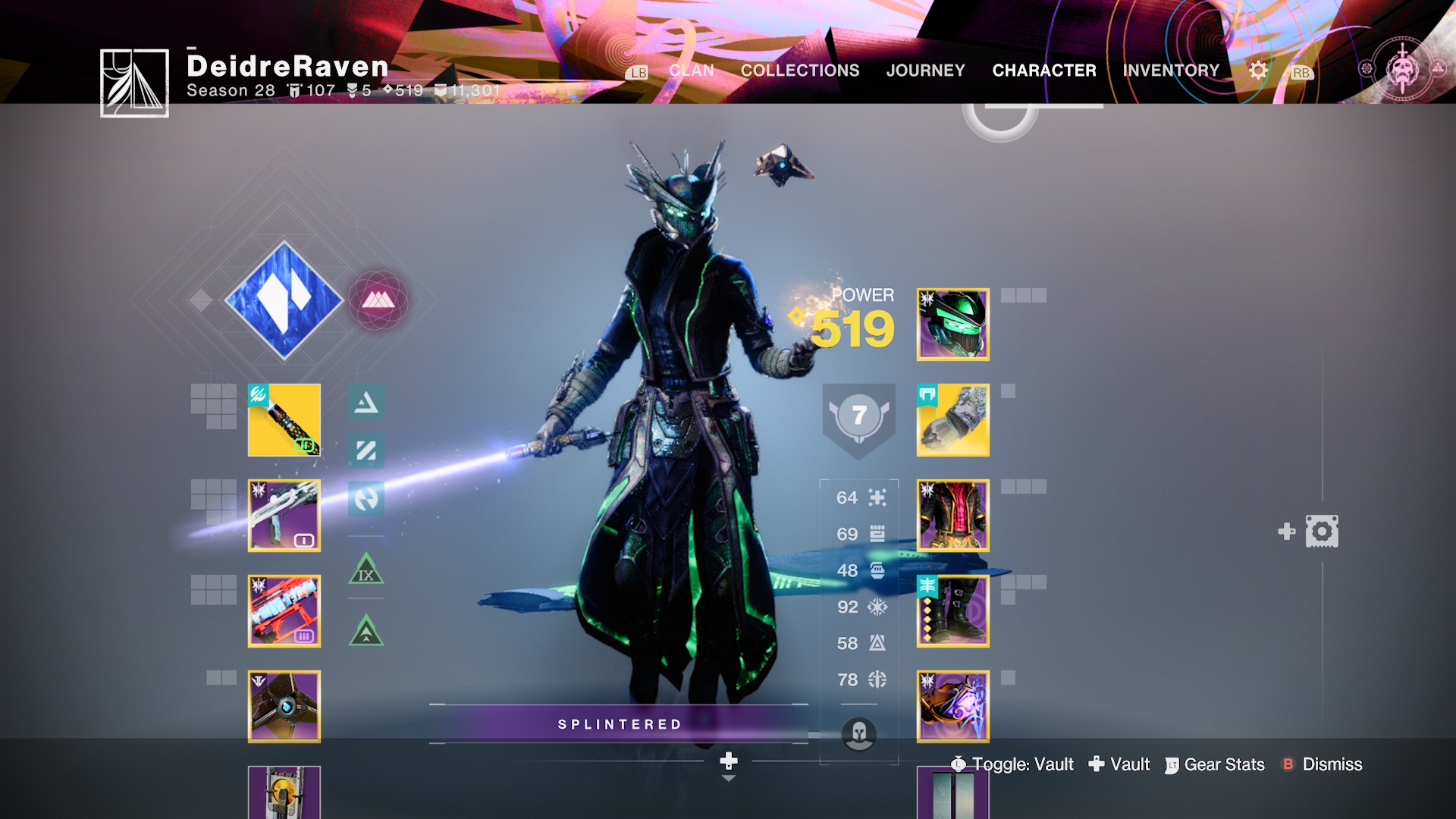Switch to the Collections tab

800,71
